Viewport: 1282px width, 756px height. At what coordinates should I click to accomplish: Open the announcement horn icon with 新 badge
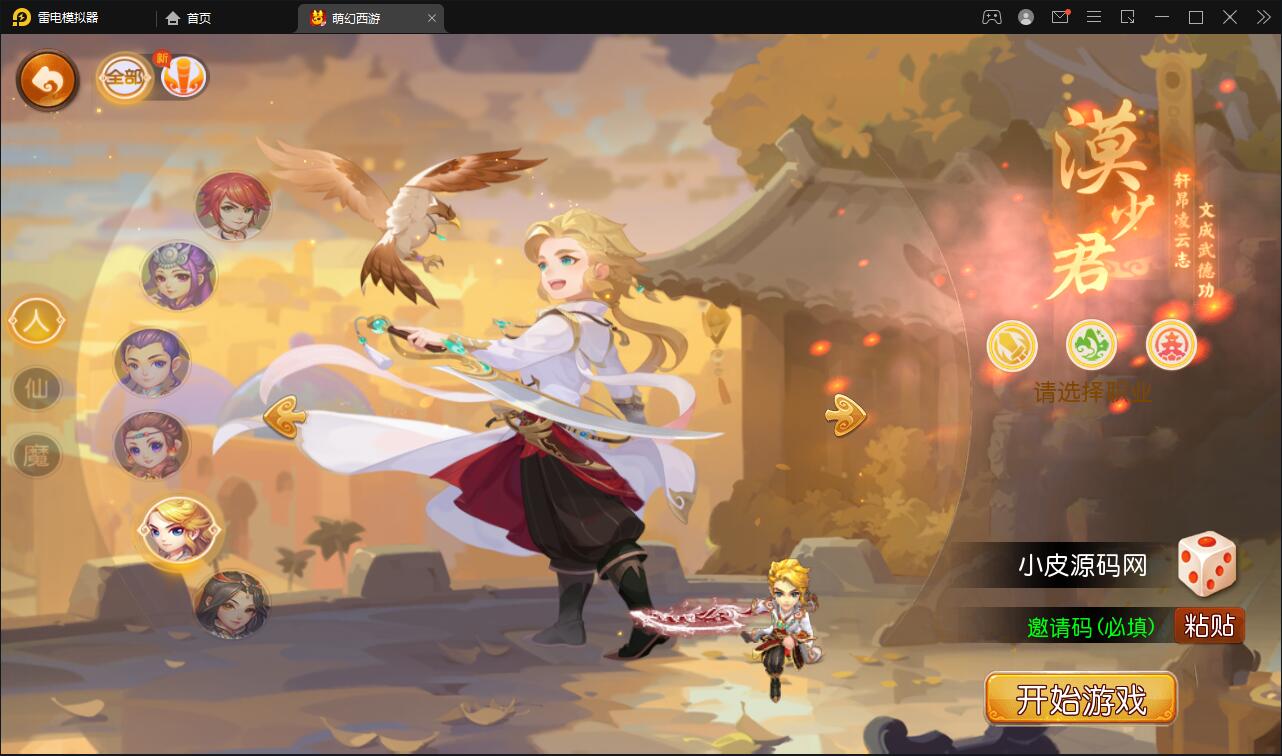point(185,75)
